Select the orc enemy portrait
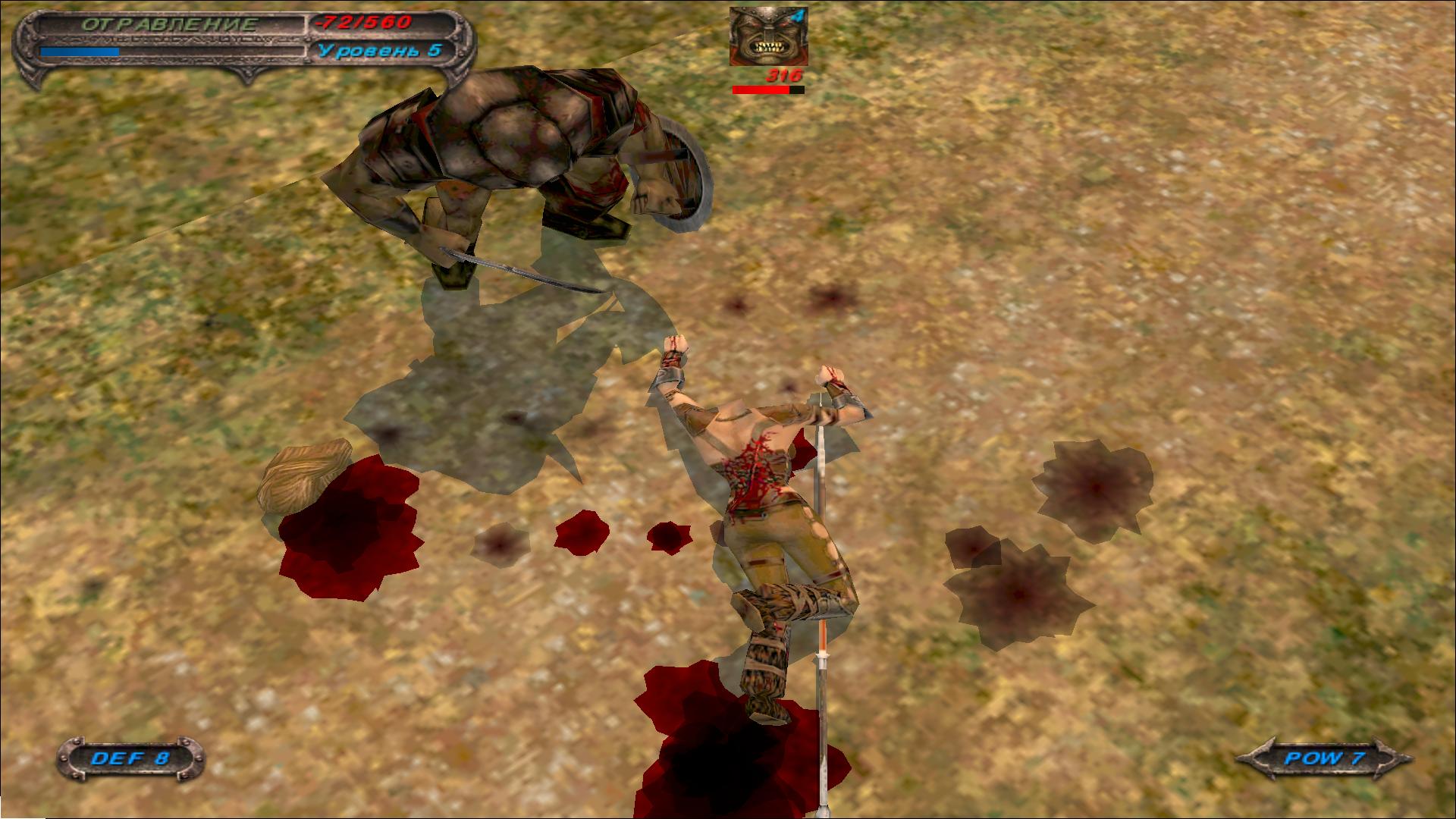Image resolution: width=1456 pixels, height=819 pixels. point(768,36)
